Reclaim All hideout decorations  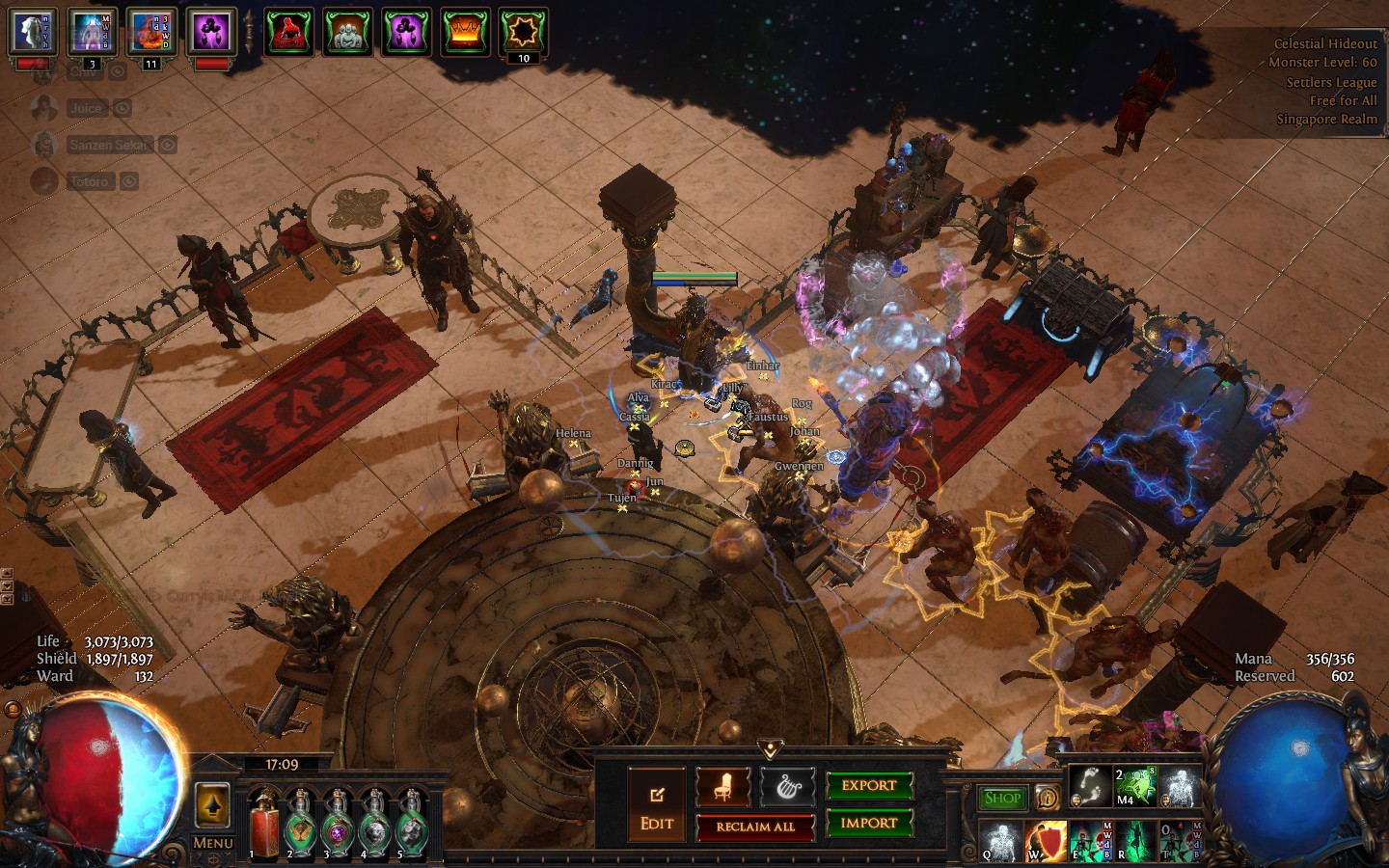pyautogui.click(x=755, y=827)
